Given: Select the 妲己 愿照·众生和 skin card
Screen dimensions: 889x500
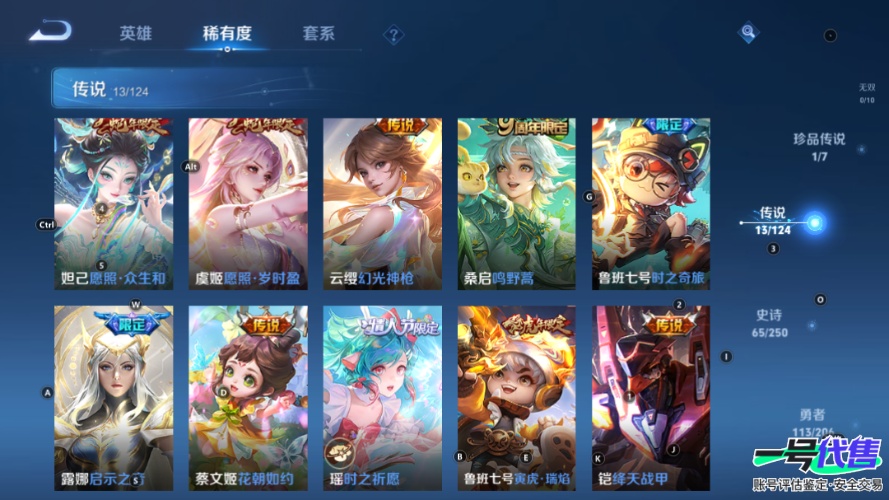Looking at the screenshot, I should [113, 204].
